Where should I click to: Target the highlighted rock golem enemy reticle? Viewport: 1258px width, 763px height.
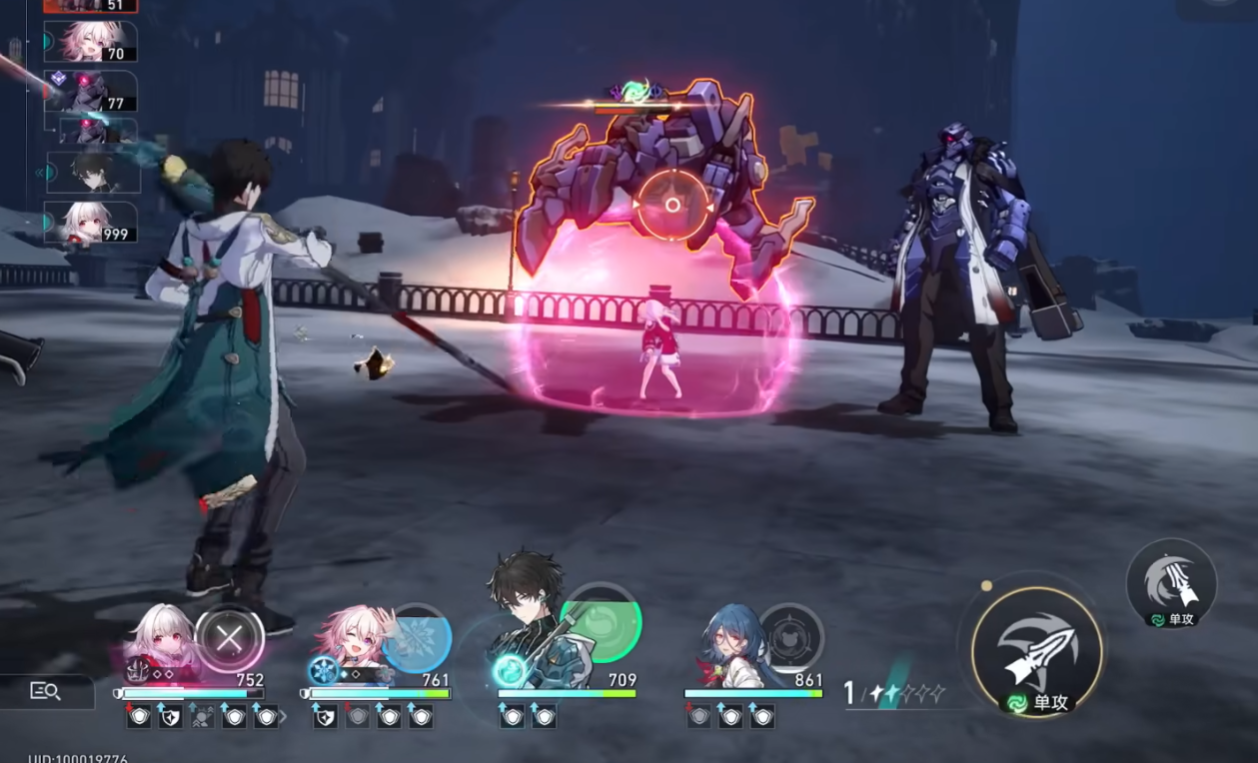point(673,205)
